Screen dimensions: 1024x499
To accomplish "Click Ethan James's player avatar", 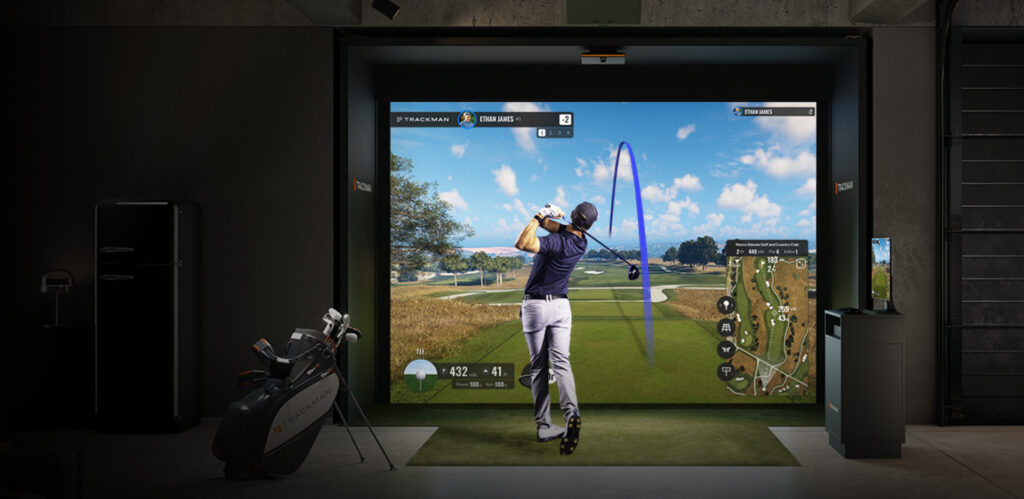I will (466, 120).
